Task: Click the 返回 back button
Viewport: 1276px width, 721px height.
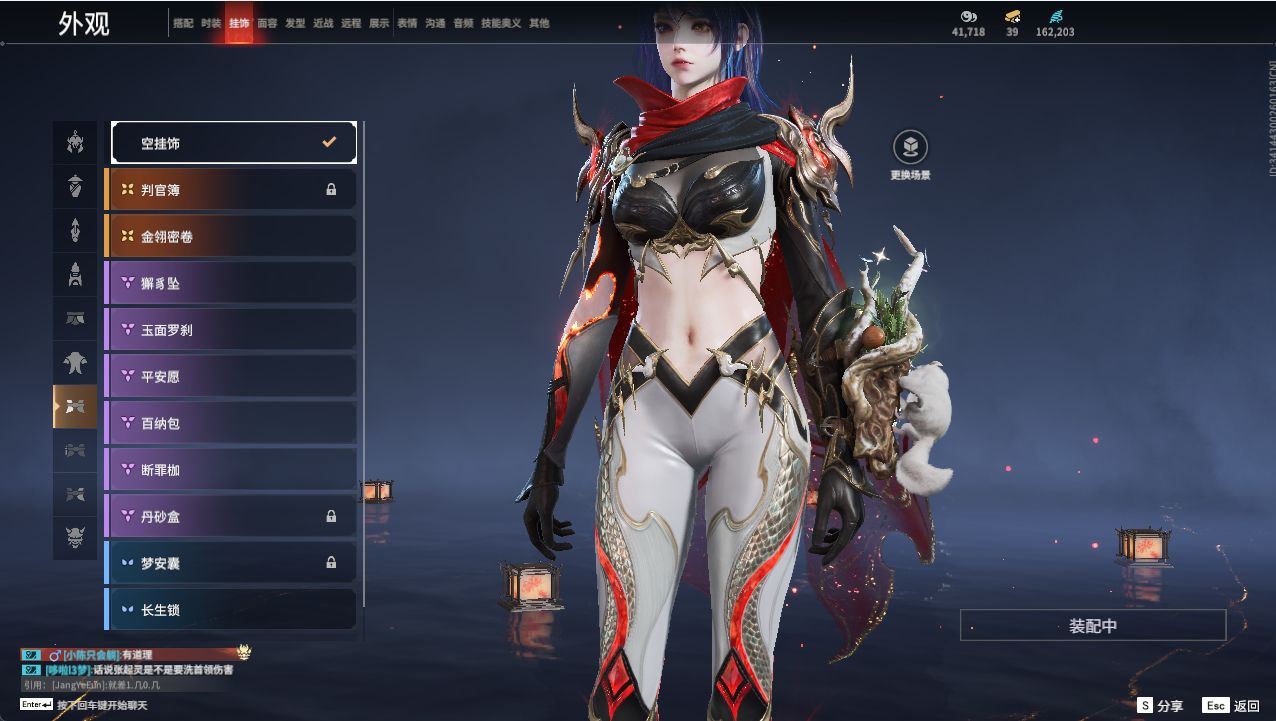Action: pos(1232,706)
